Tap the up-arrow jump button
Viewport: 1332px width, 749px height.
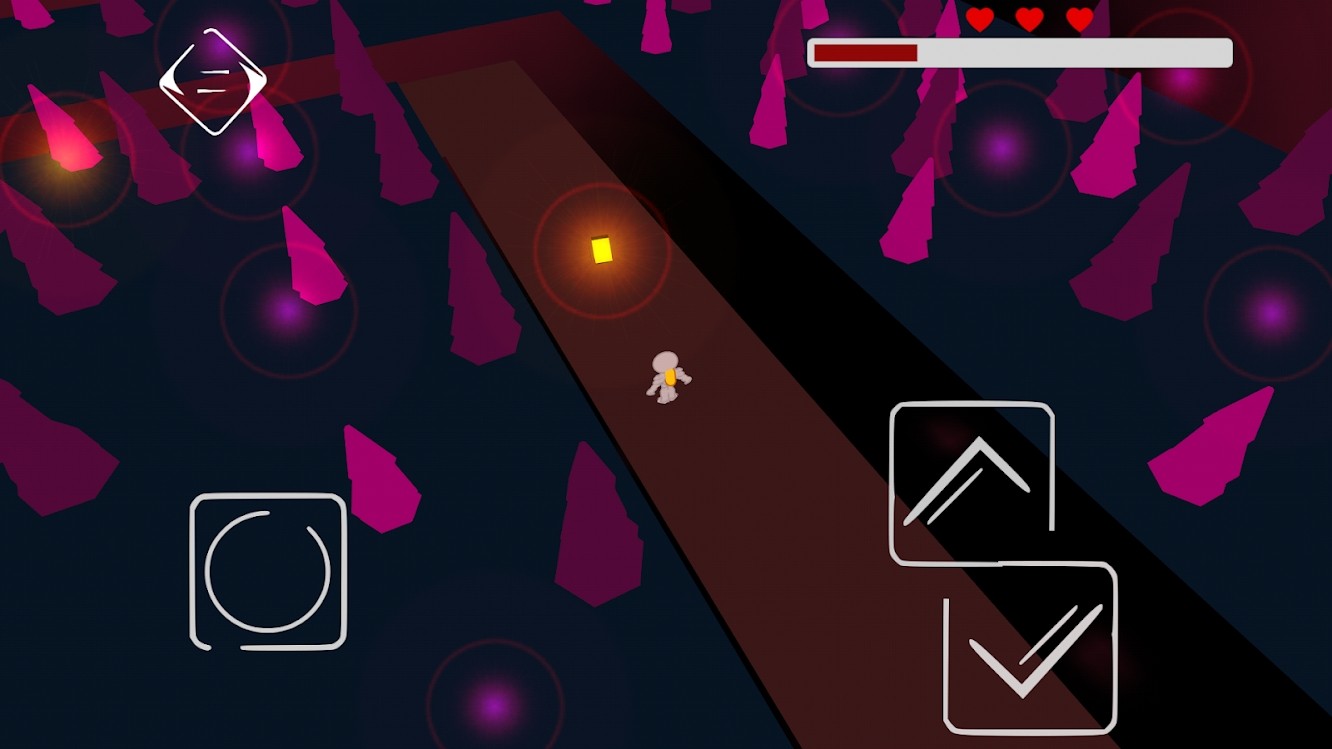tap(970, 482)
